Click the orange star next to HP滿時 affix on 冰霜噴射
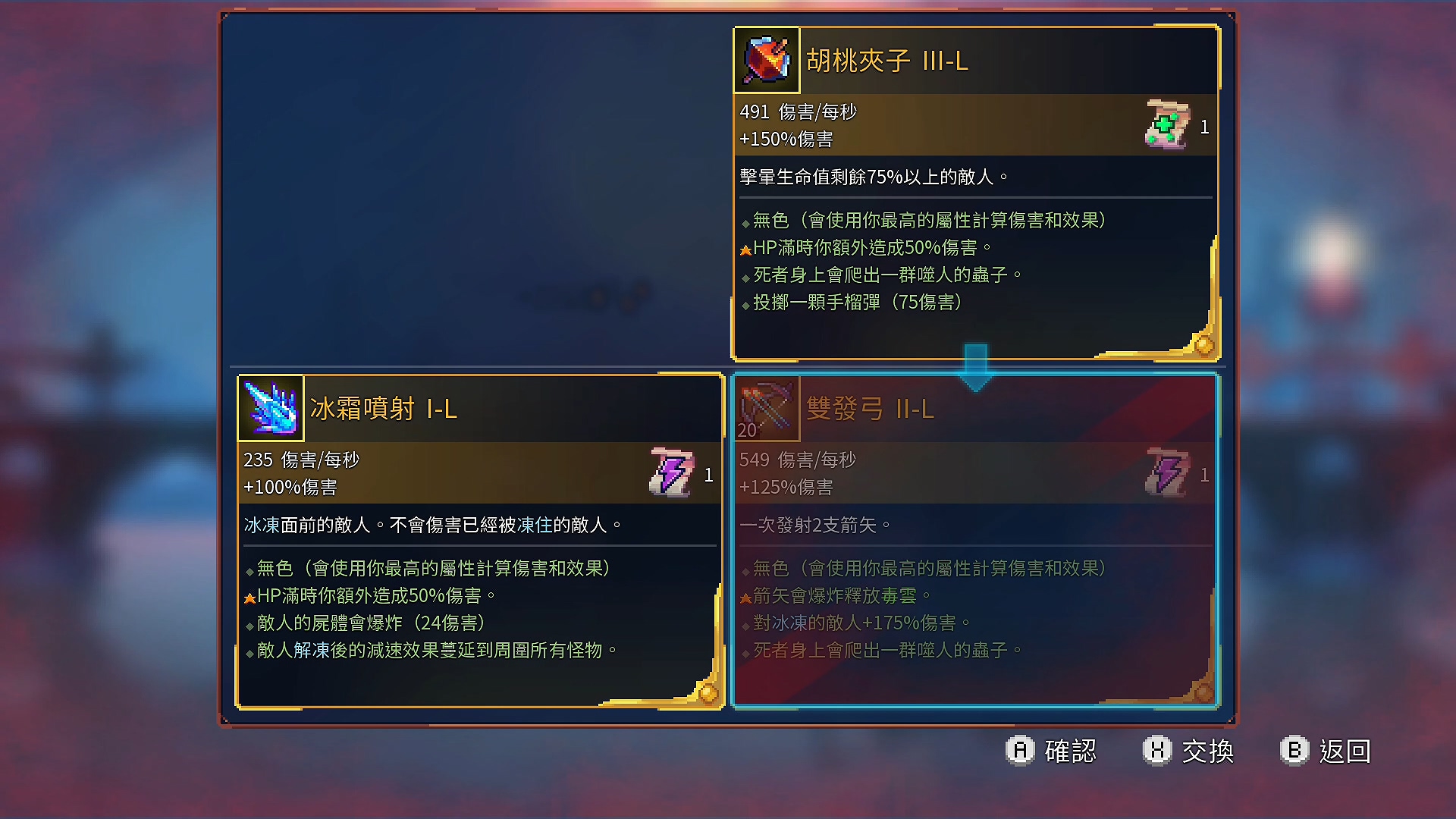 tap(250, 596)
